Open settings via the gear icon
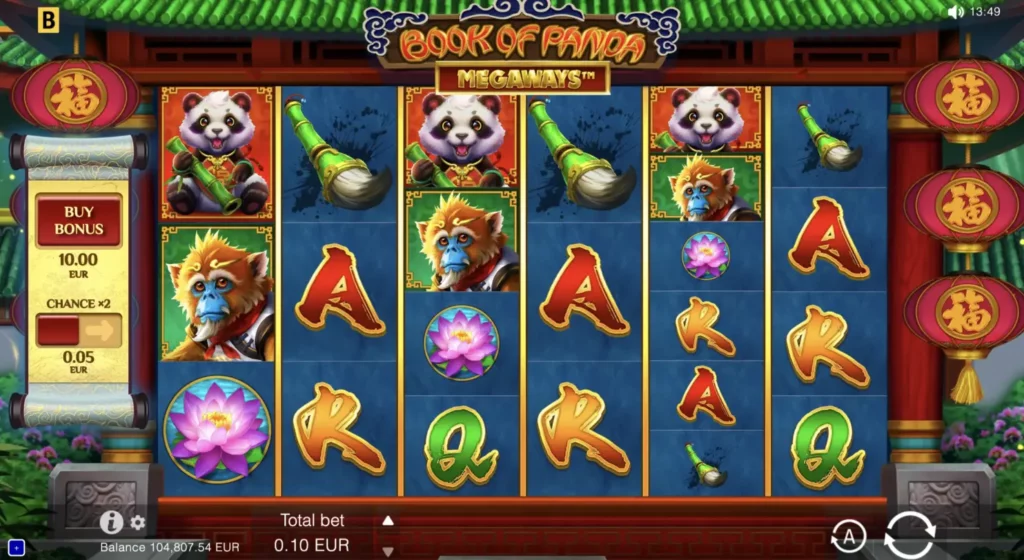1024x560 pixels. coord(138,523)
